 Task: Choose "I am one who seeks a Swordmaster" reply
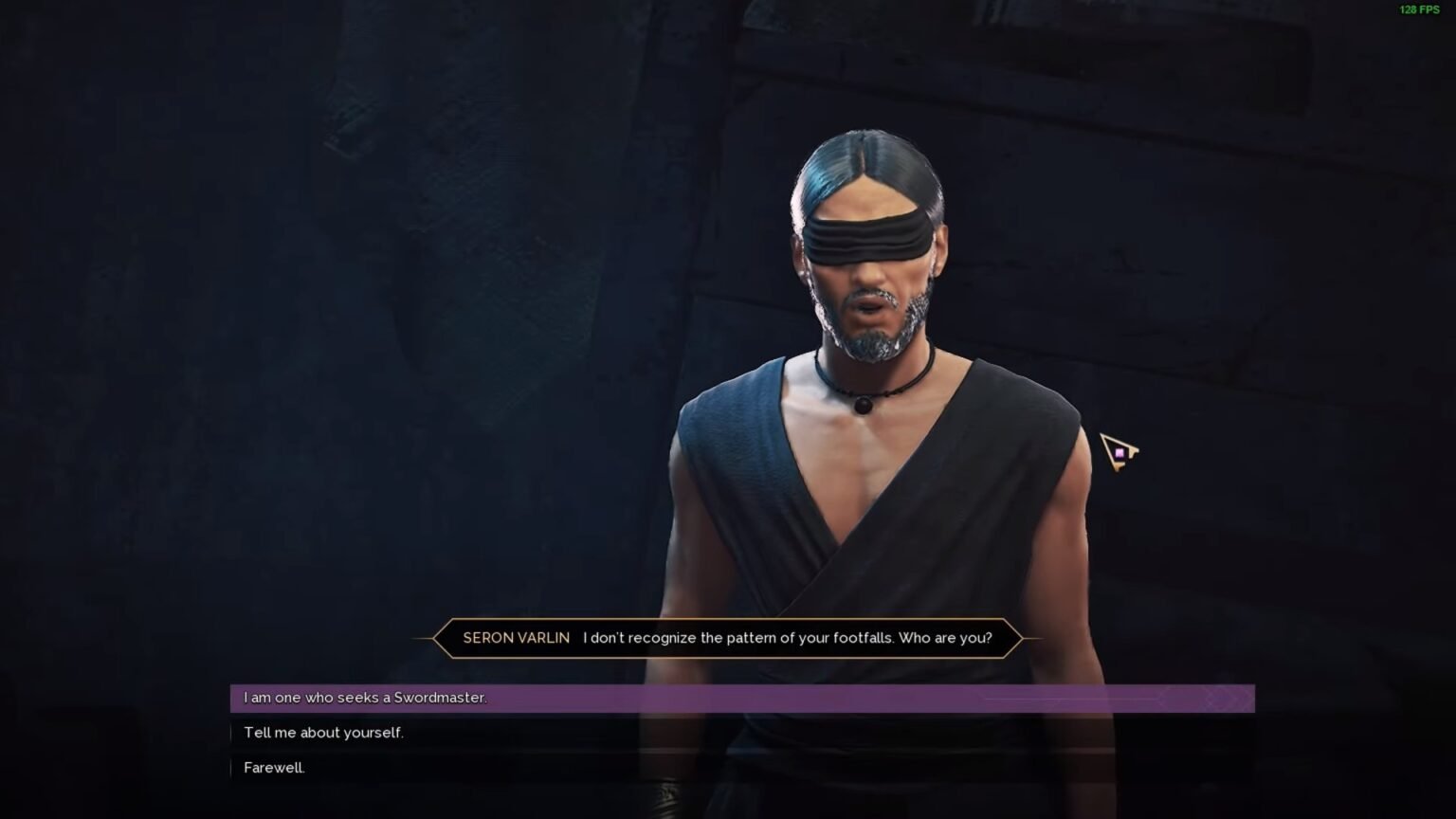365,699
